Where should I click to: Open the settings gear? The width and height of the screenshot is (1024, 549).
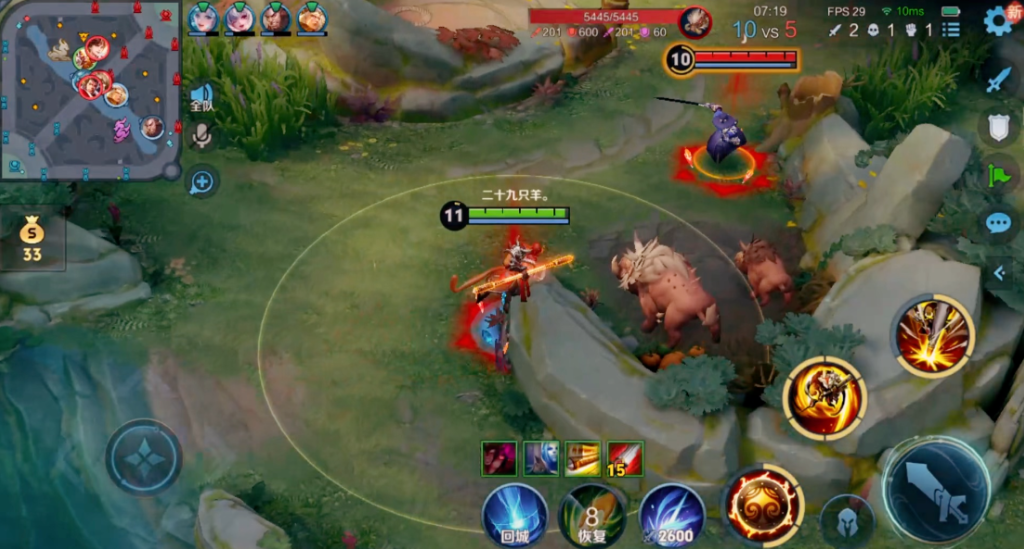point(997,21)
